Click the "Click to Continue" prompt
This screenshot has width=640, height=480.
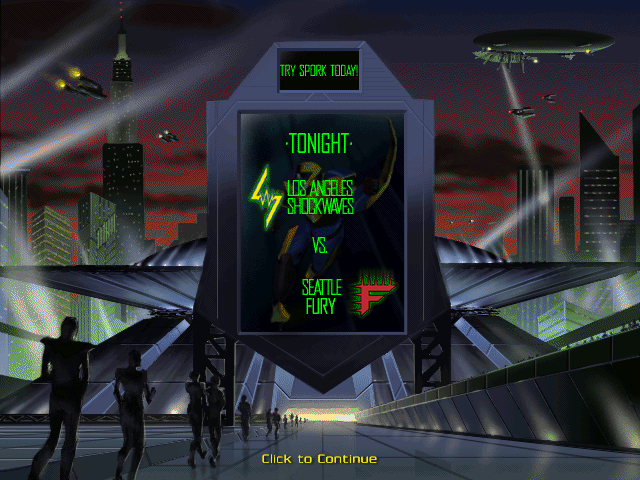coord(319,459)
